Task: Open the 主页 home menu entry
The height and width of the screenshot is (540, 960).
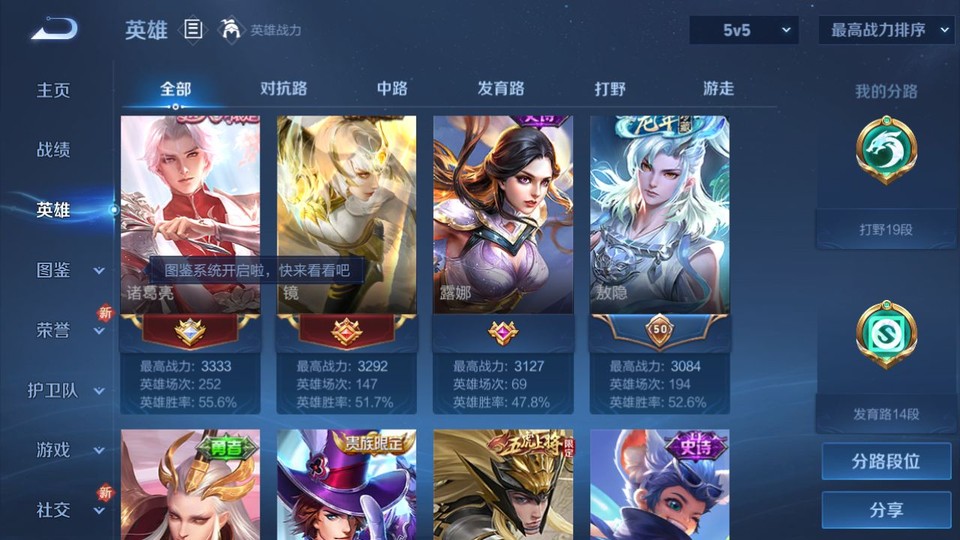Action: click(x=54, y=90)
